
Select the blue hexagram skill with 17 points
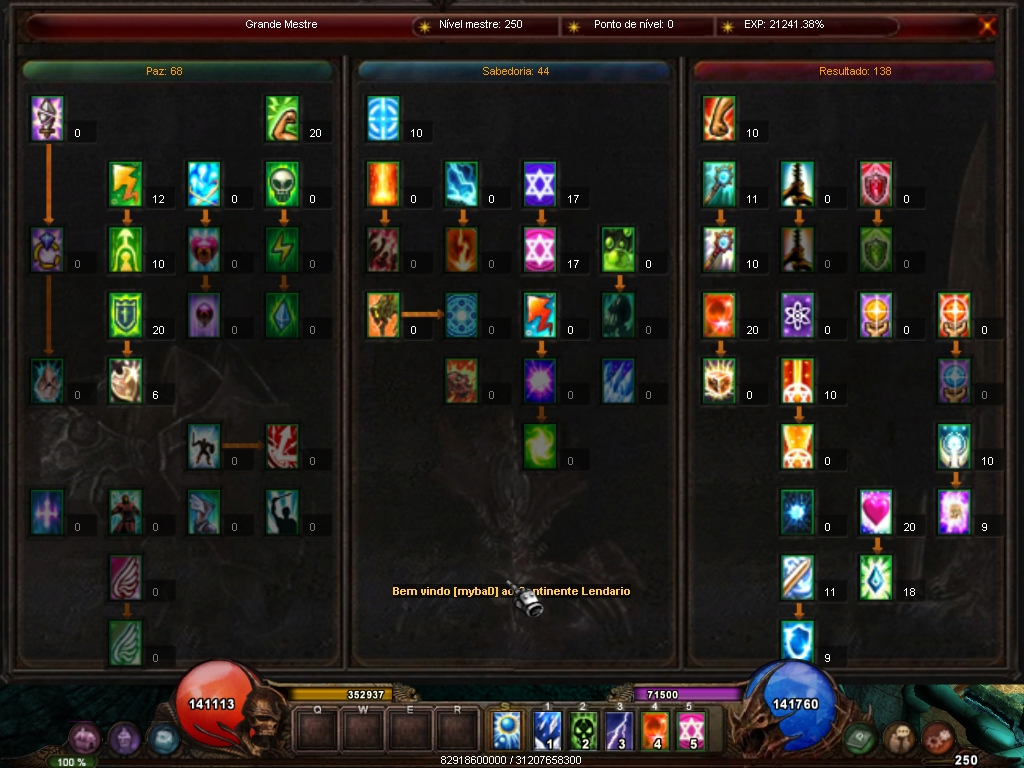pyautogui.click(x=540, y=184)
